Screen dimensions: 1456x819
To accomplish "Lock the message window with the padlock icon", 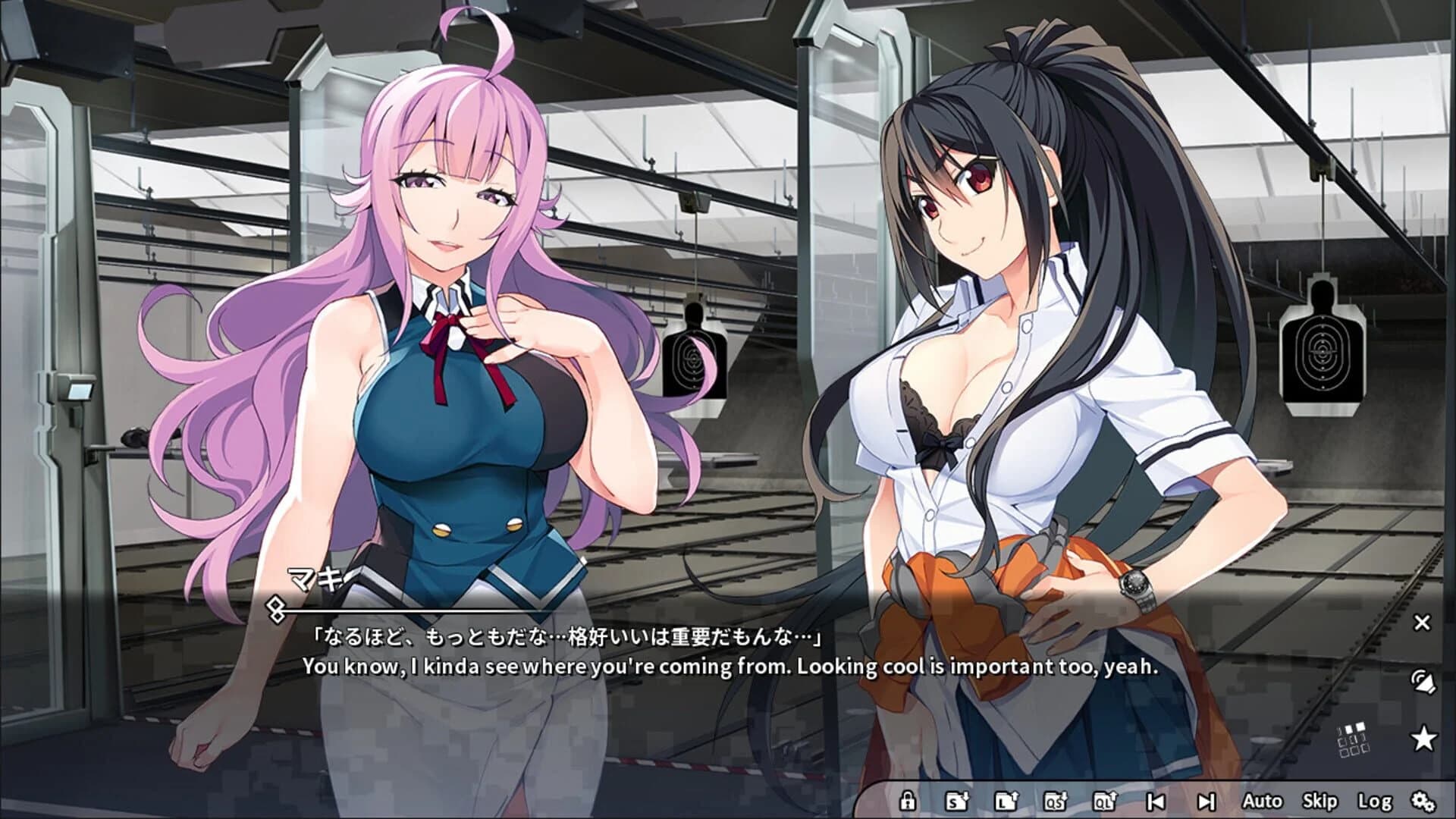I will 908,802.
